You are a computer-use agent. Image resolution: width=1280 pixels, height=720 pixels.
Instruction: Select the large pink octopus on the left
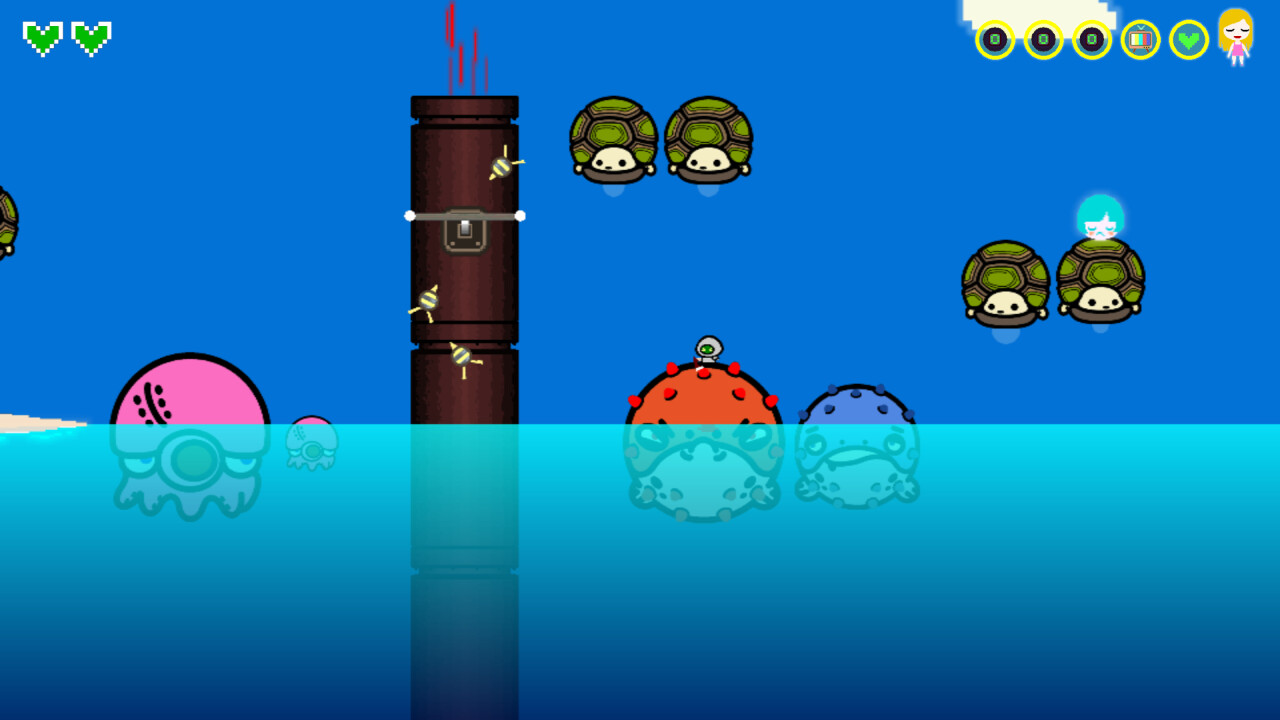[190, 400]
